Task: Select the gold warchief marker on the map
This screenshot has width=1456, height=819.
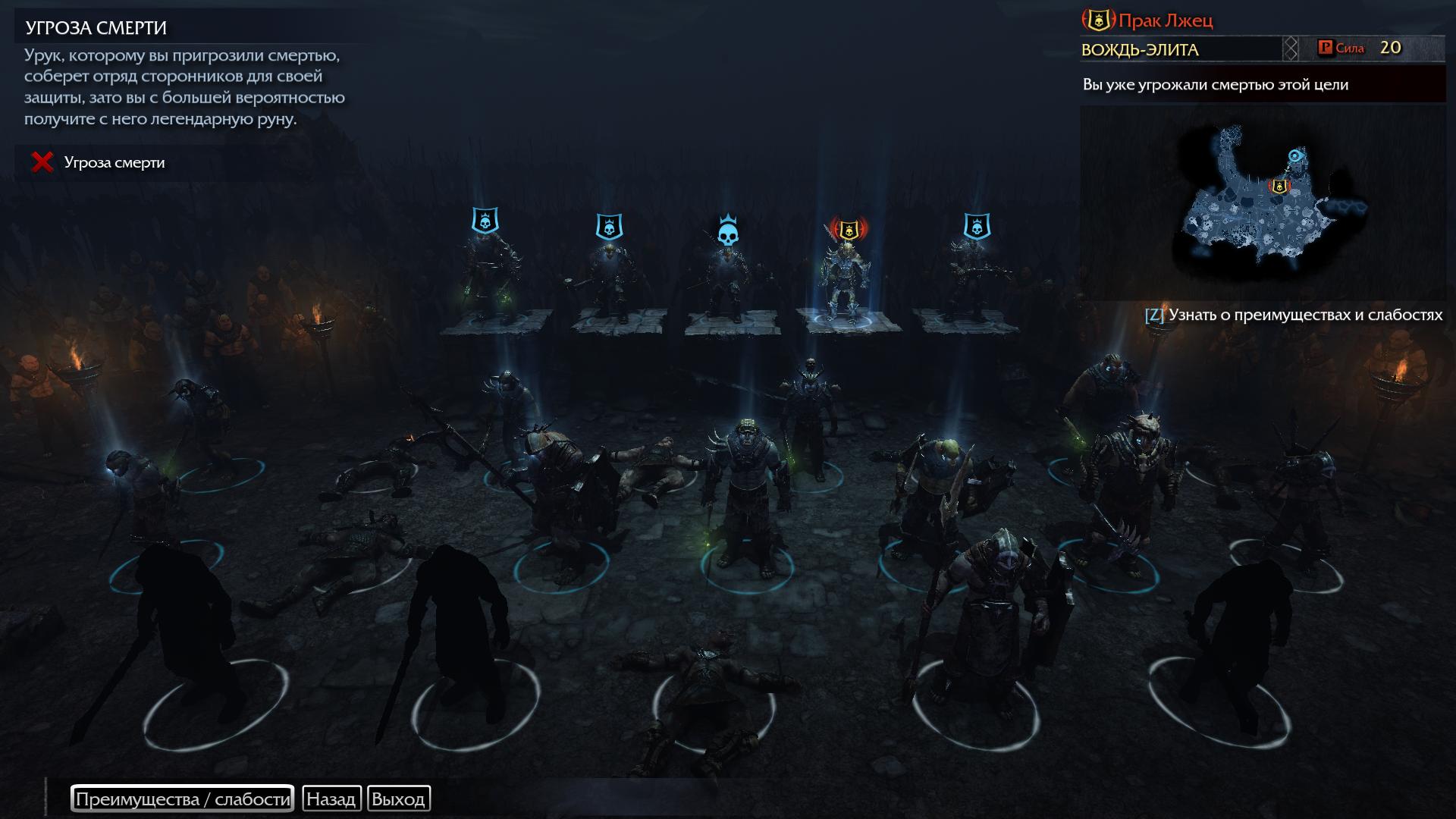Action: (x=1279, y=186)
